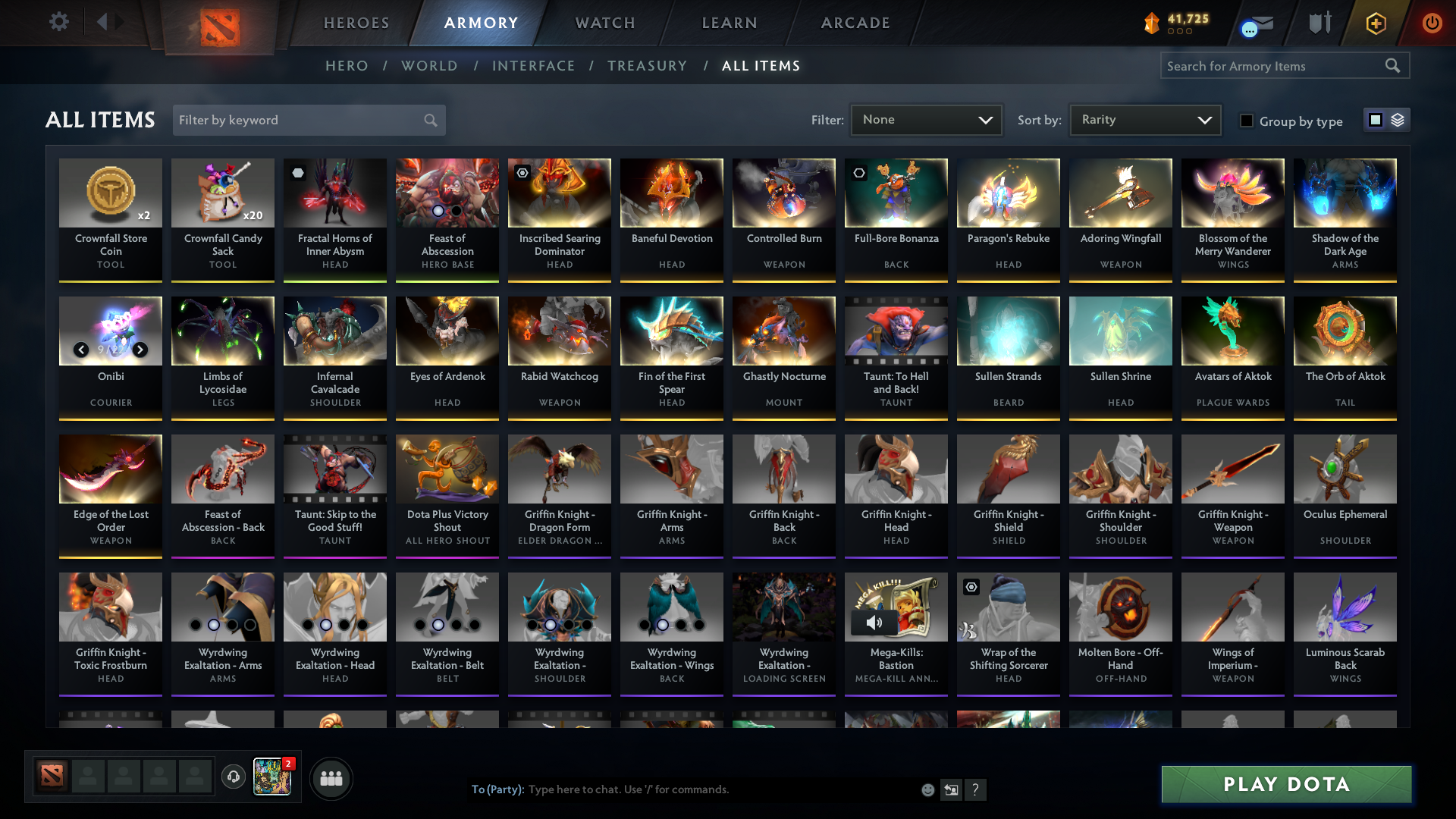Click the orange power button to quit

pyautogui.click(x=1432, y=24)
